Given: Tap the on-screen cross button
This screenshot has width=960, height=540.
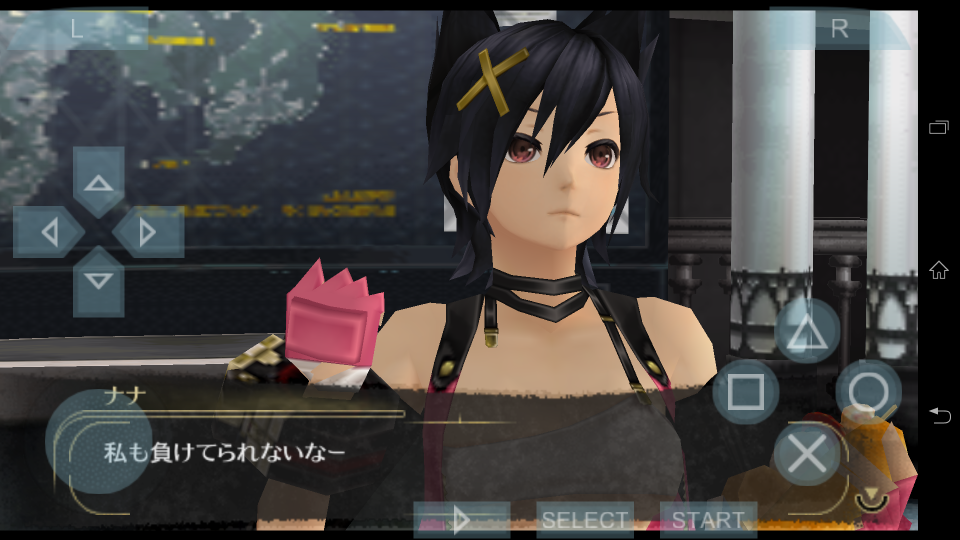Looking at the screenshot, I should 807,454.
